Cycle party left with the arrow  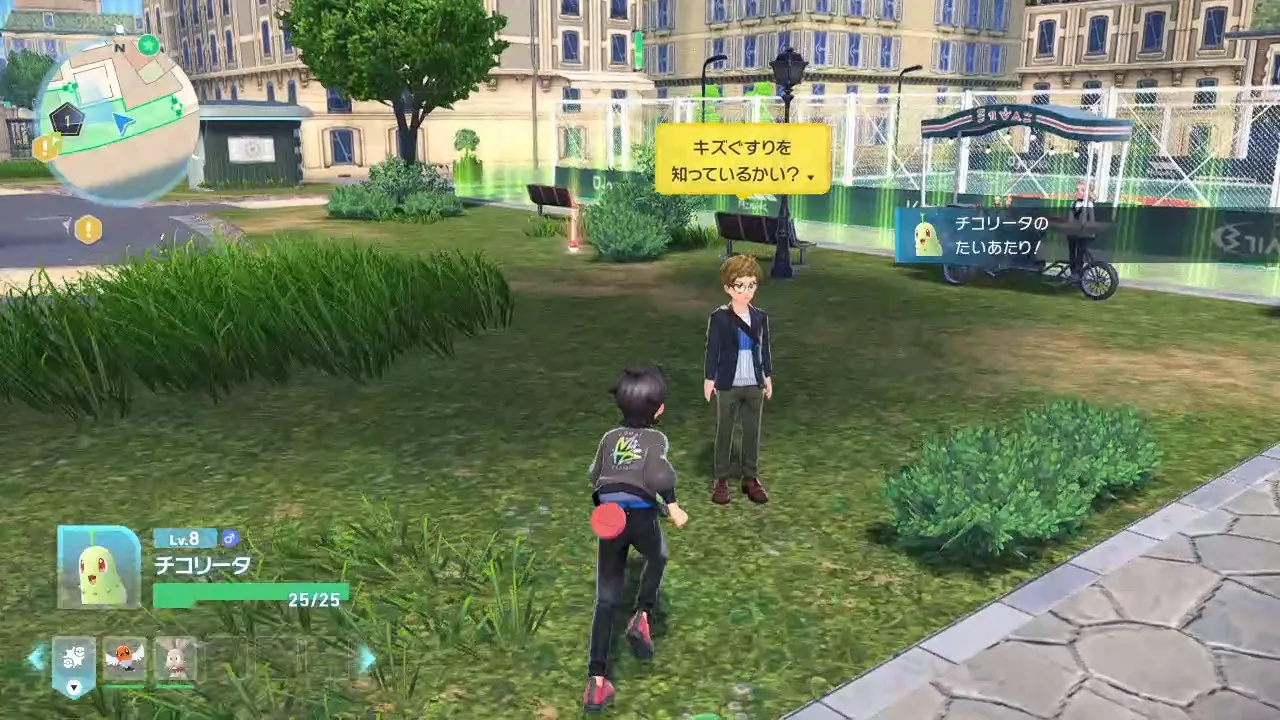pyautogui.click(x=36, y=657)
